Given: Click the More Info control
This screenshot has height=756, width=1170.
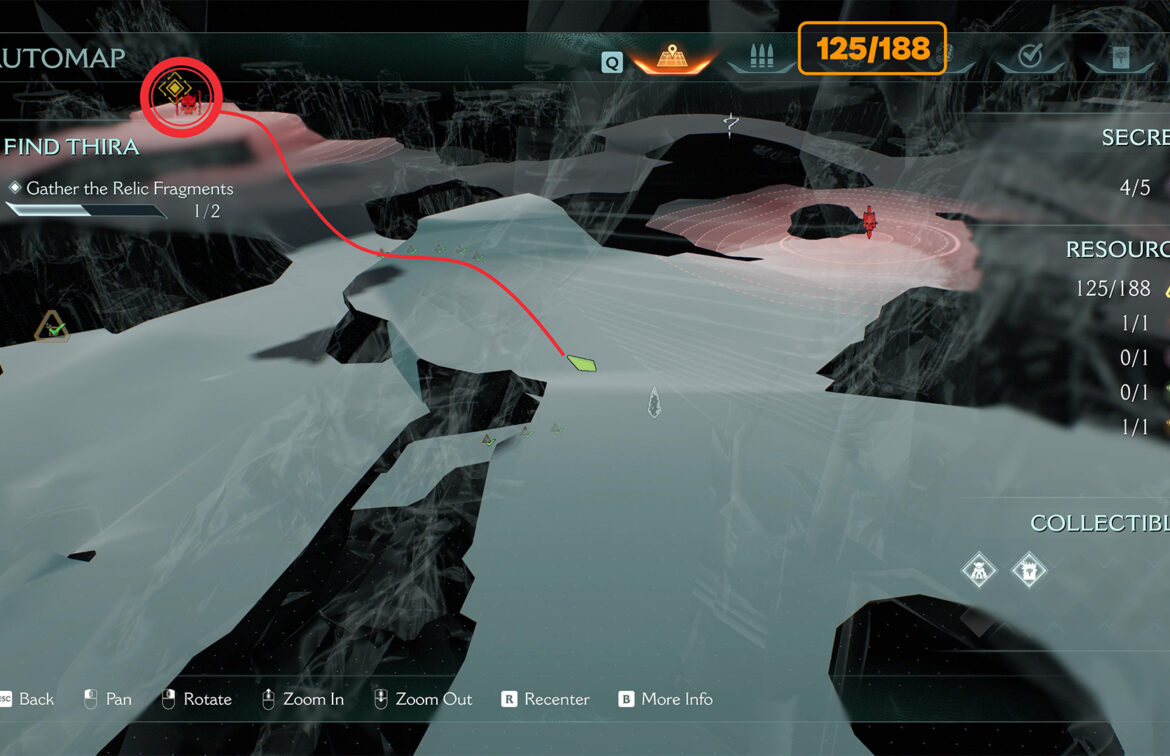Looking at the screenshot, I should pos(665,699).
